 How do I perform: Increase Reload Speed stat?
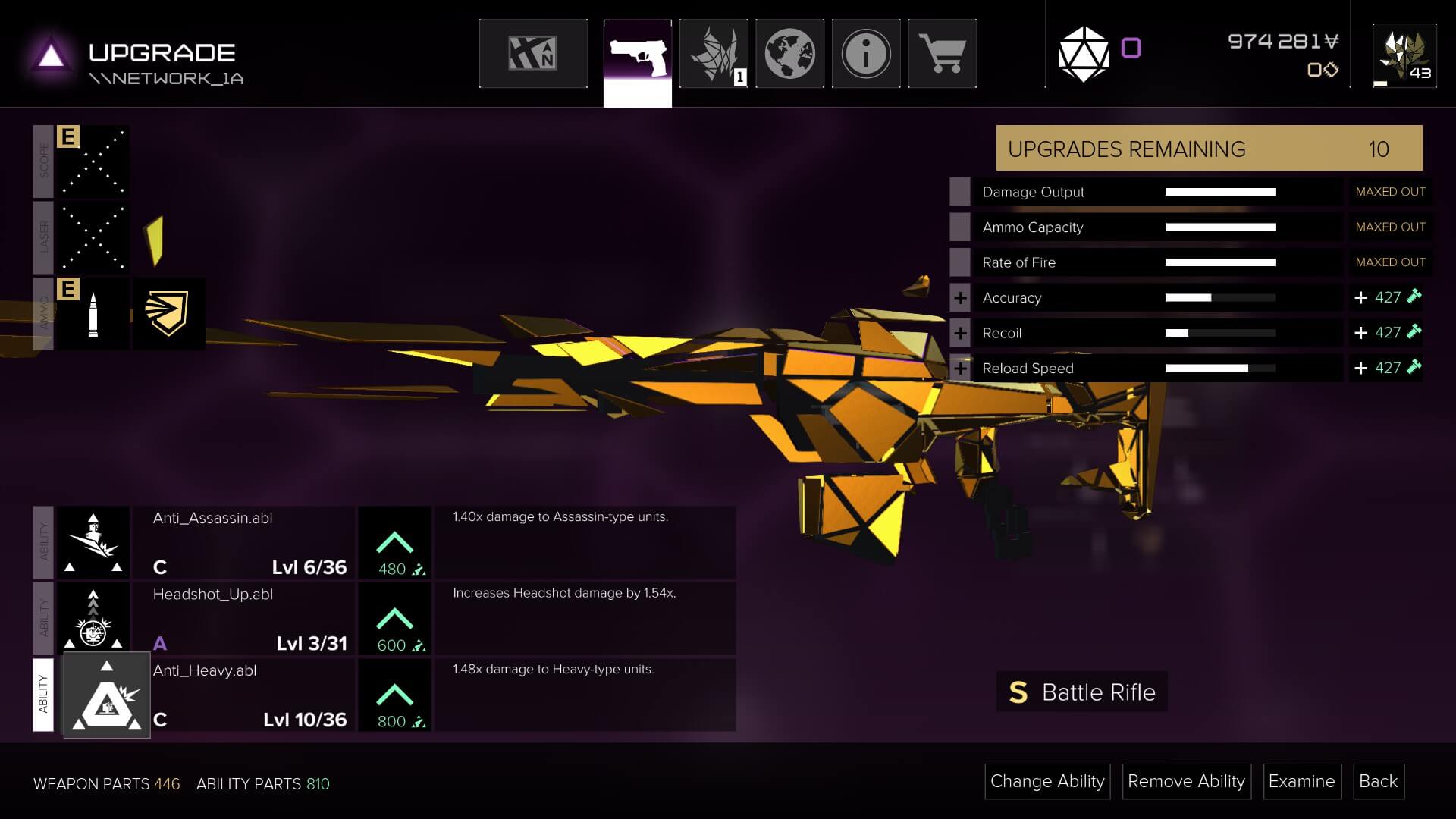tap(960, 369)
